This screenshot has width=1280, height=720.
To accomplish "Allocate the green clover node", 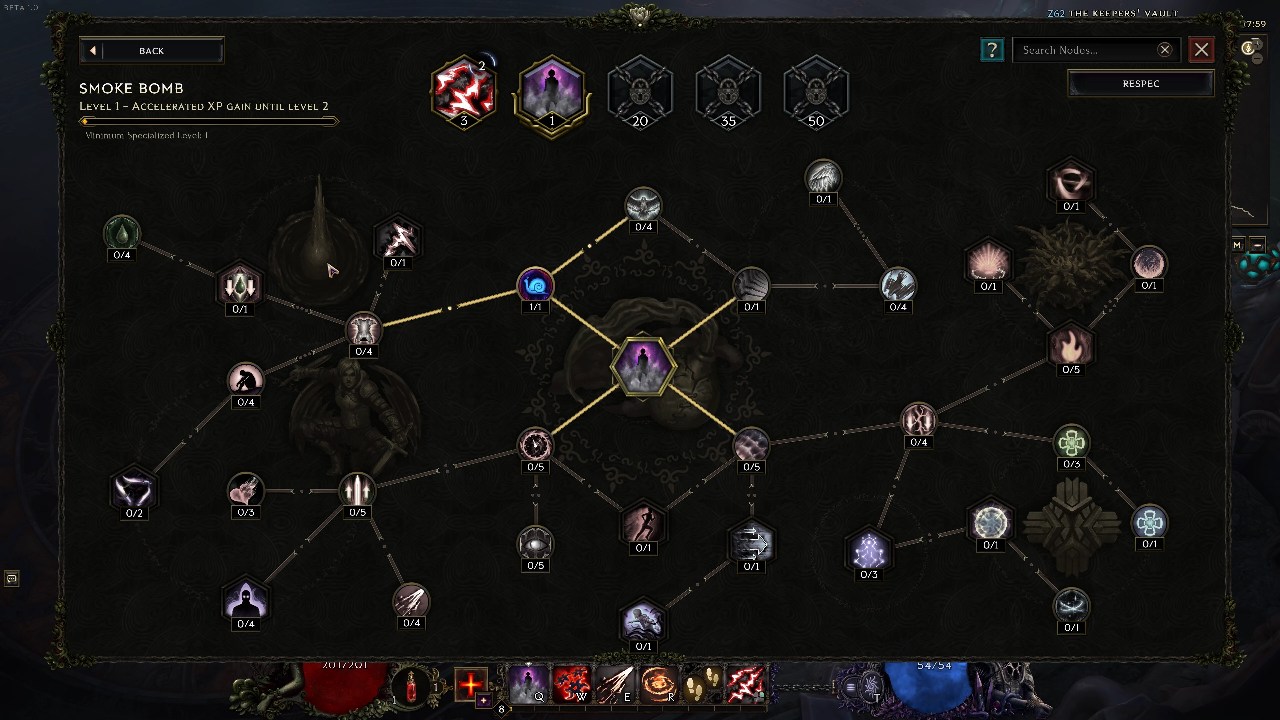I will point(1071,441).
